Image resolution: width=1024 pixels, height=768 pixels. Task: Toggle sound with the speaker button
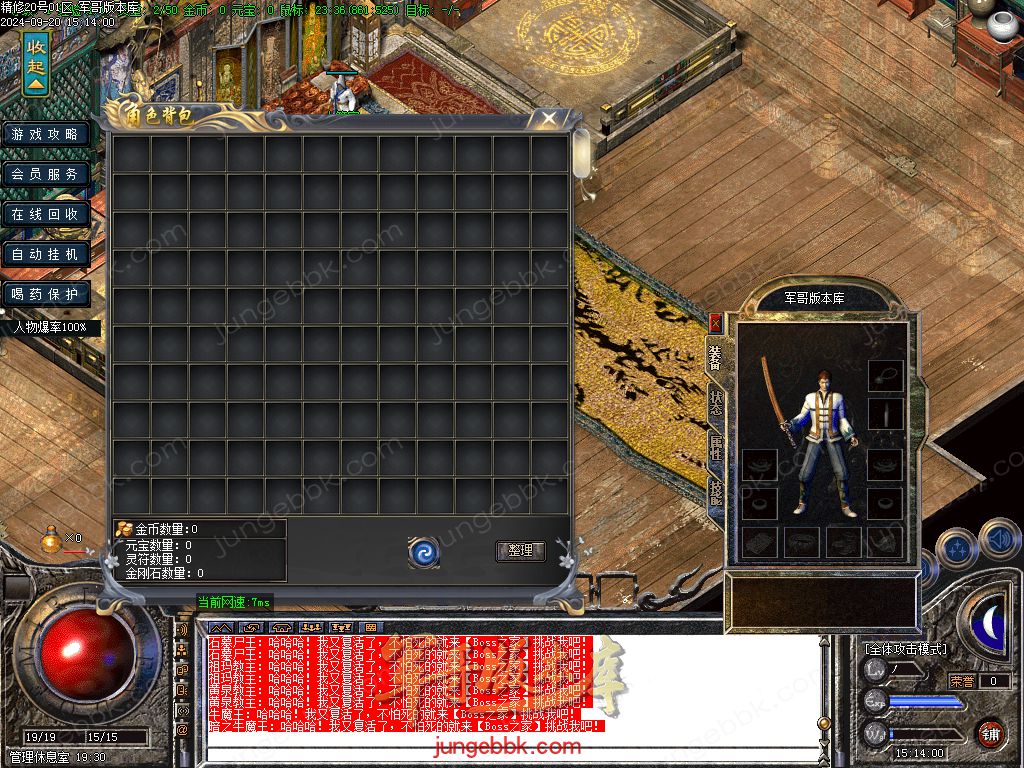[999, 540]
